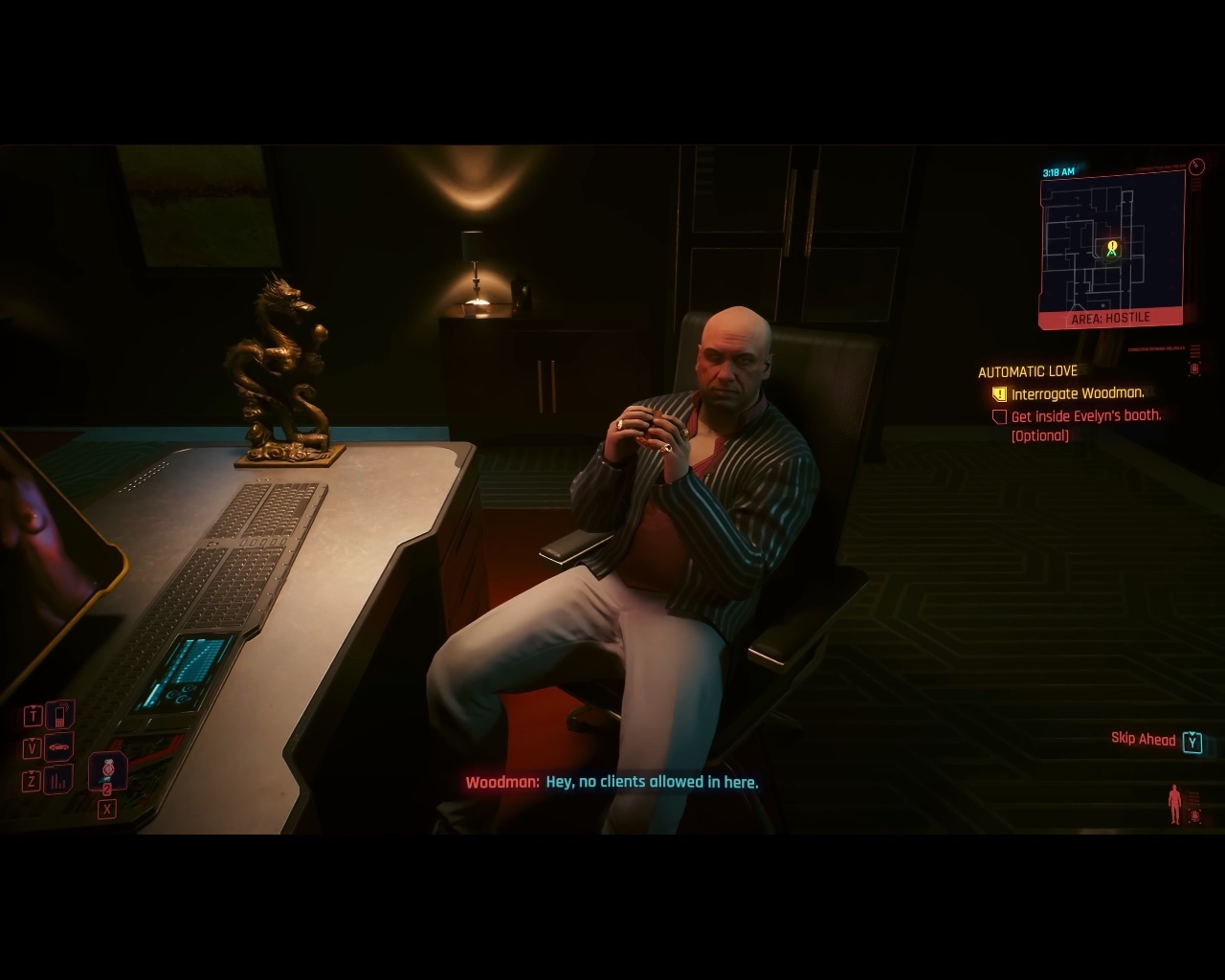Select the Automatic Love quest title
Viewport: 1225px width, 980px height.
pos(1027,371)
